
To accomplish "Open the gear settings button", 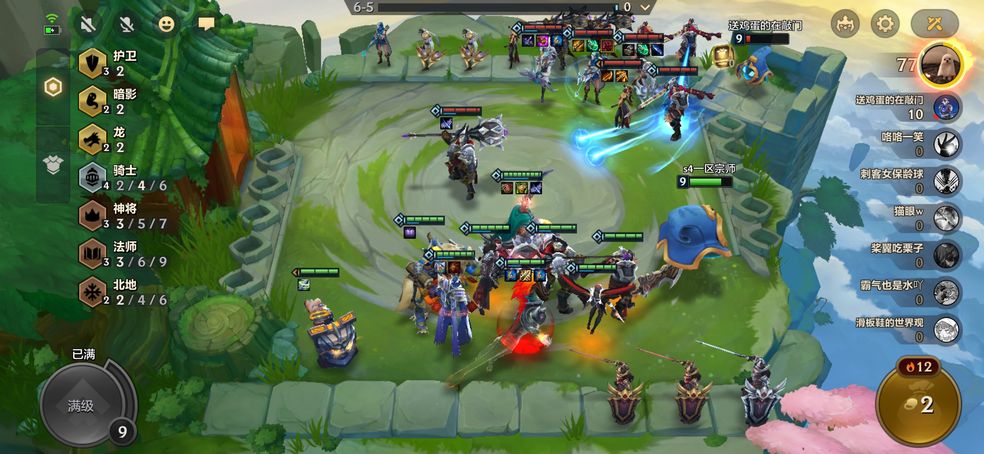I will (885, 24).
